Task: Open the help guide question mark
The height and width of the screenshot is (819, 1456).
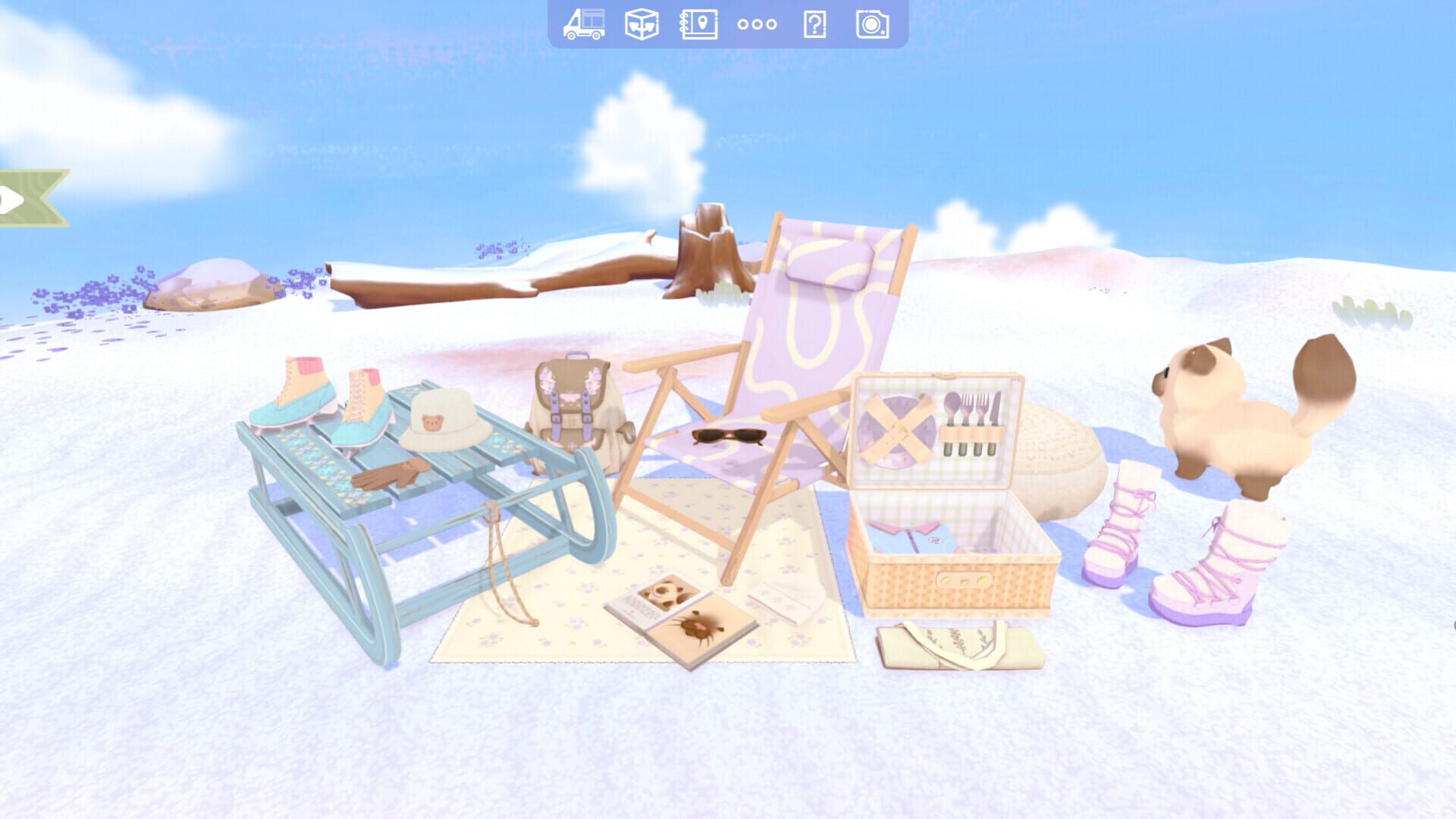Action: point(814,24)
